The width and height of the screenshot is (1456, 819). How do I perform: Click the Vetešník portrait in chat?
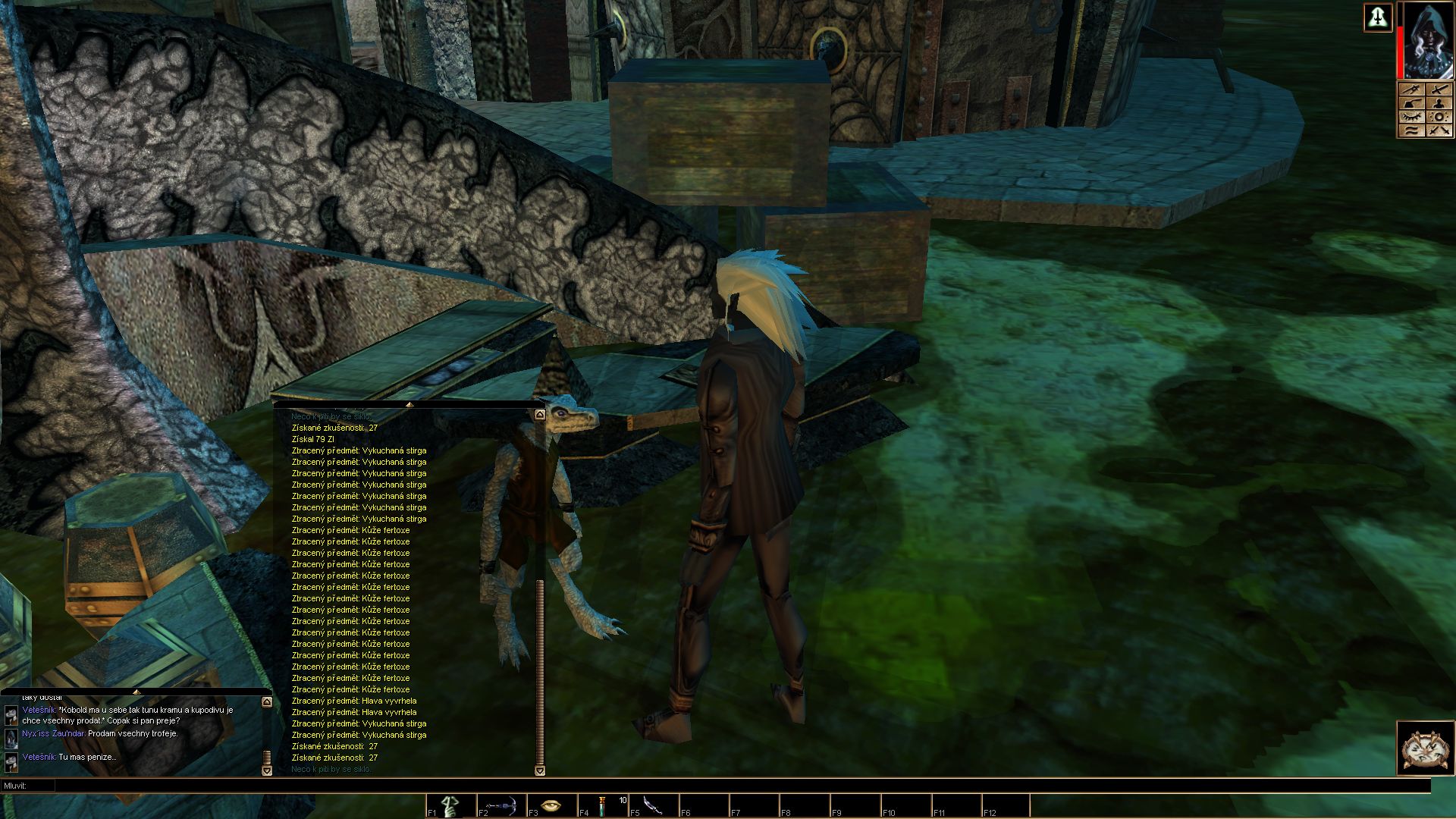coord(11,714)
